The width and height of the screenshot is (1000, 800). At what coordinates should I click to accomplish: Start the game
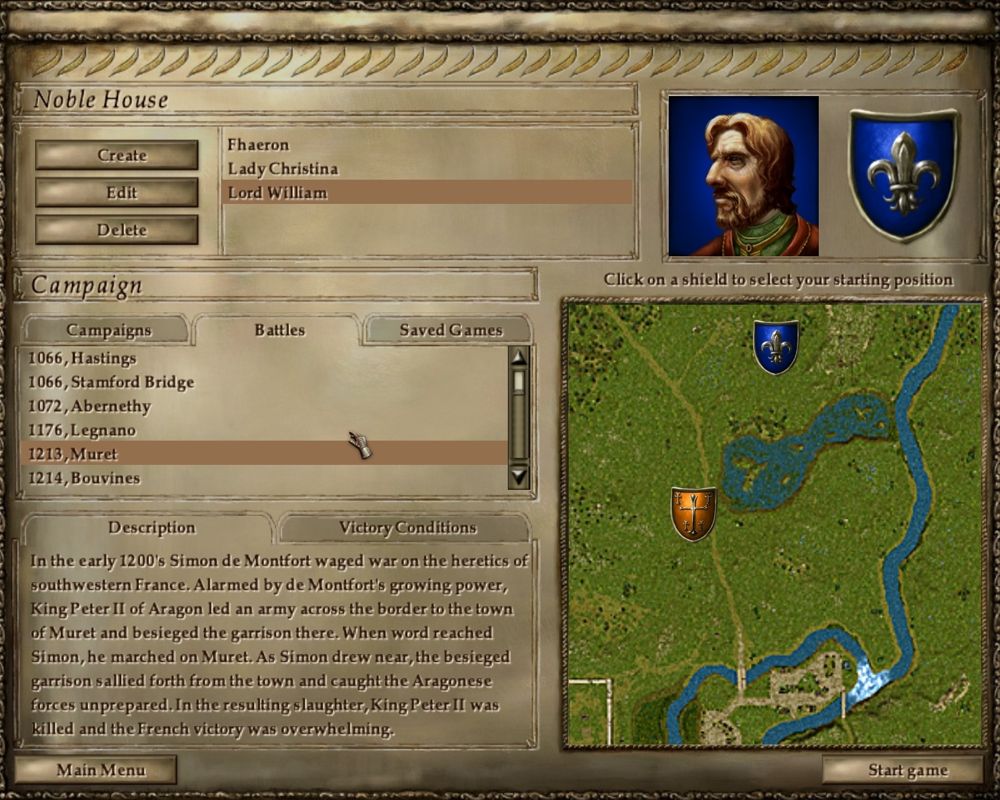coord(907,770)
